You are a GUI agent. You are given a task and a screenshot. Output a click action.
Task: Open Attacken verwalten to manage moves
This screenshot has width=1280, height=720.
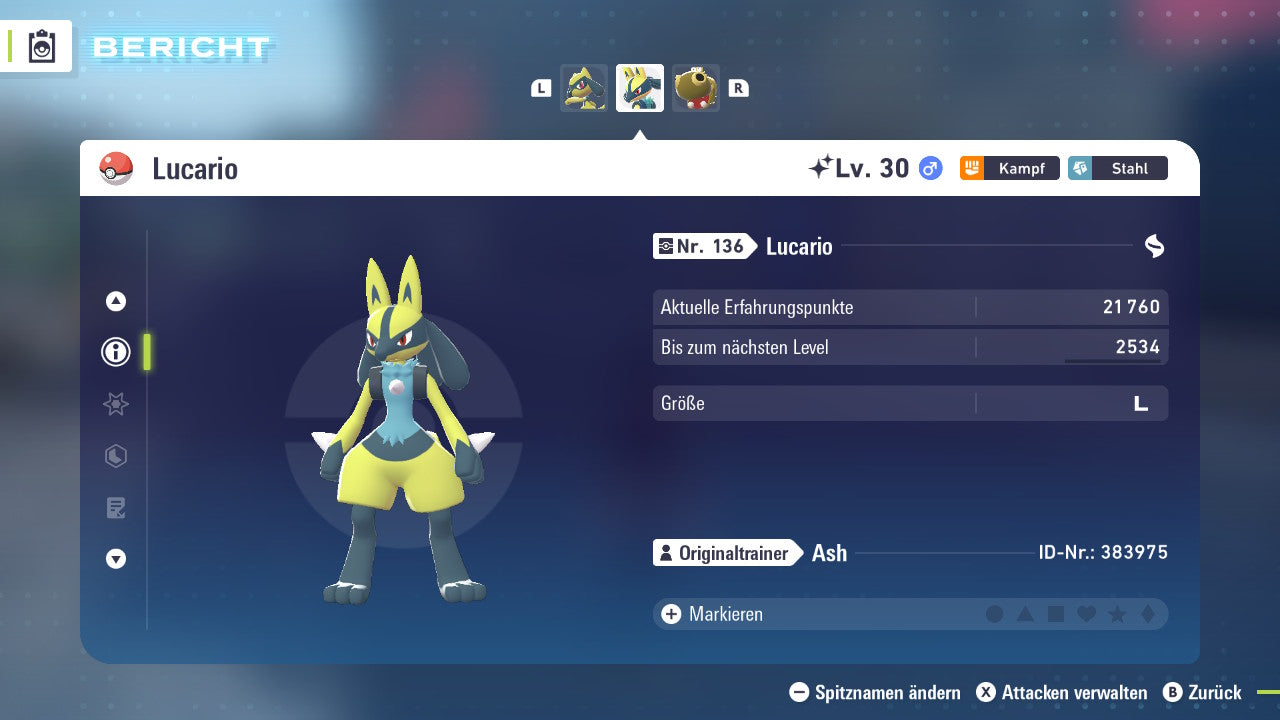coord(1063,692)
